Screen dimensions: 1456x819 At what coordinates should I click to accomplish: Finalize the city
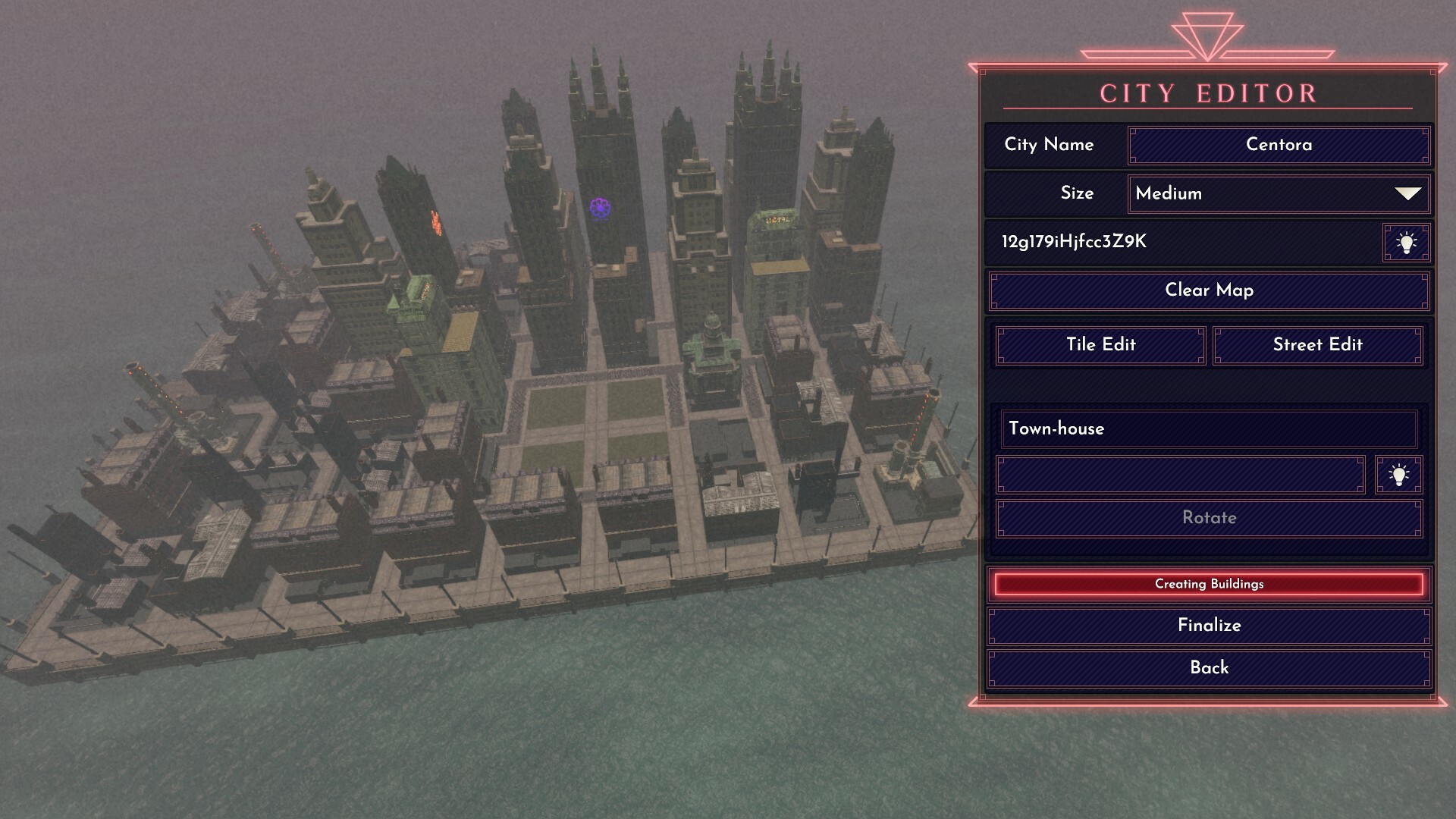pos(1209,626)
